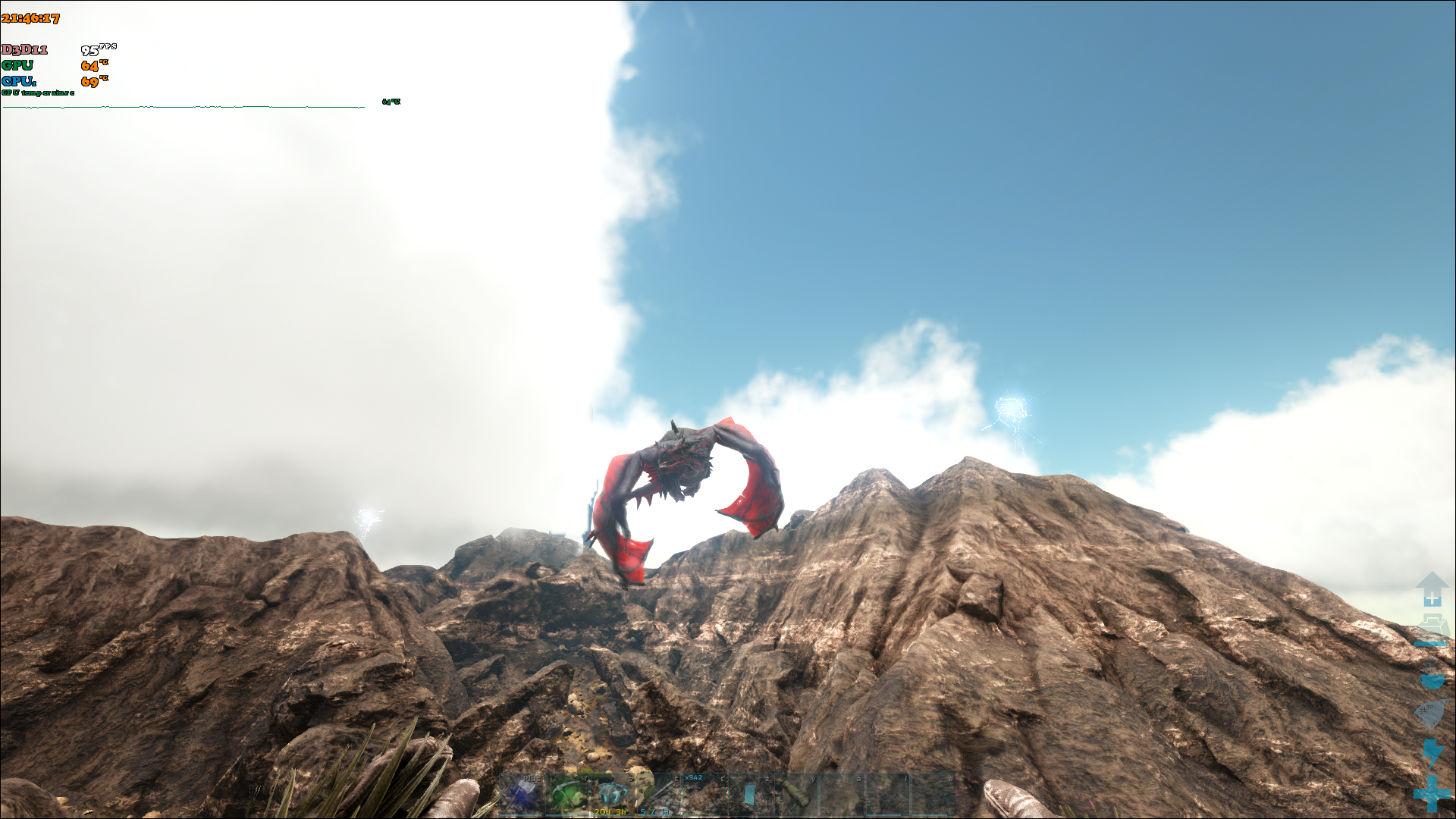Image resolution: width=1456 pixels, height=819 pixels.
Task: Select the hotbar item with 20d 3h timer
Action: coord(613,794)
